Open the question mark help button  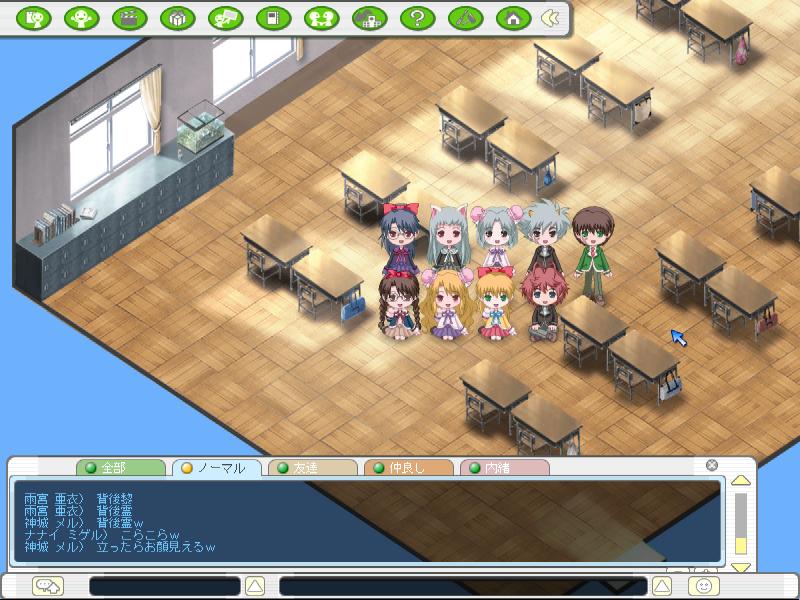coord(418,17)
